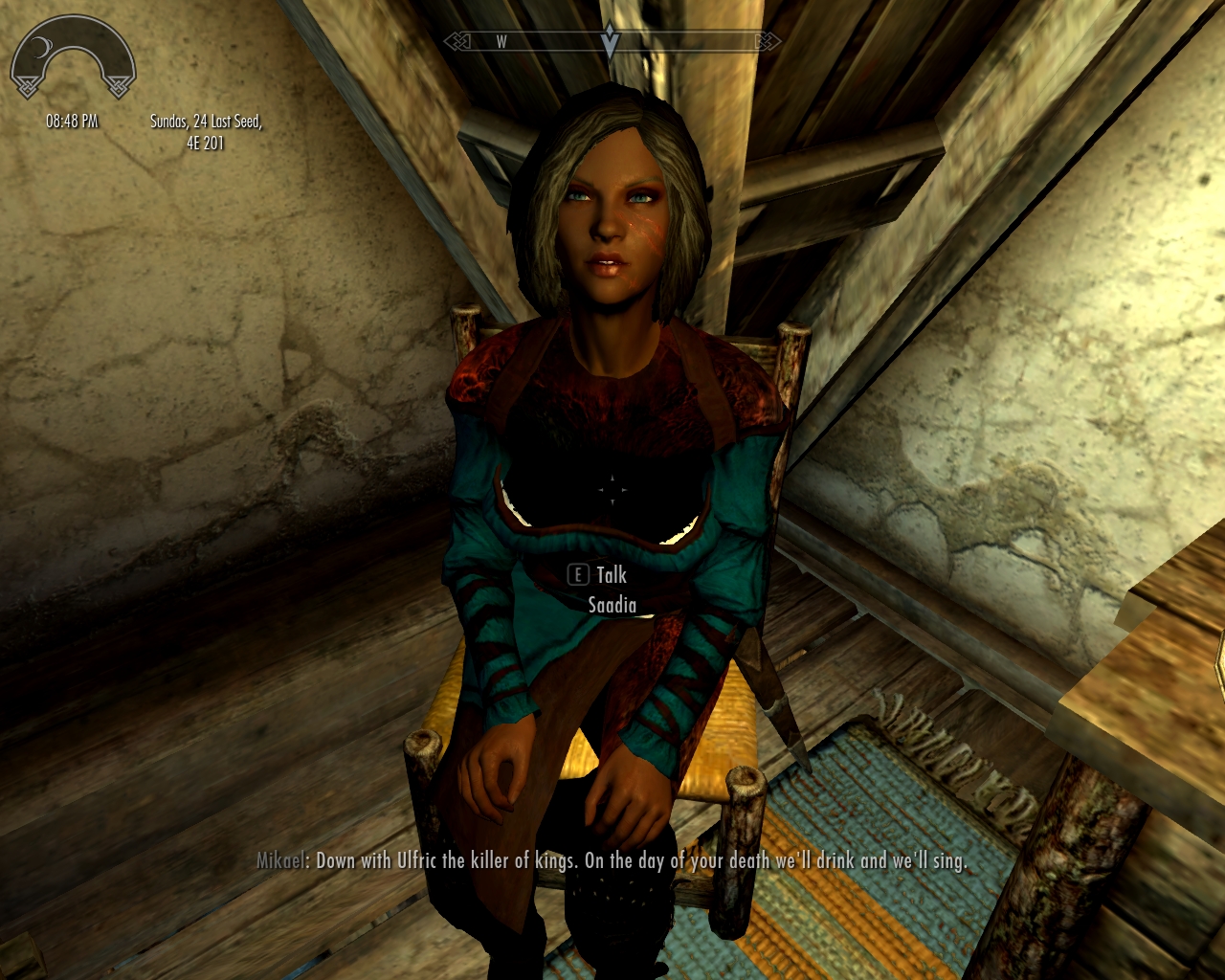Click the right knot ornament below the moon arc
The width and height of the screenshot is (1225, 980).
(x=119, y=87)
